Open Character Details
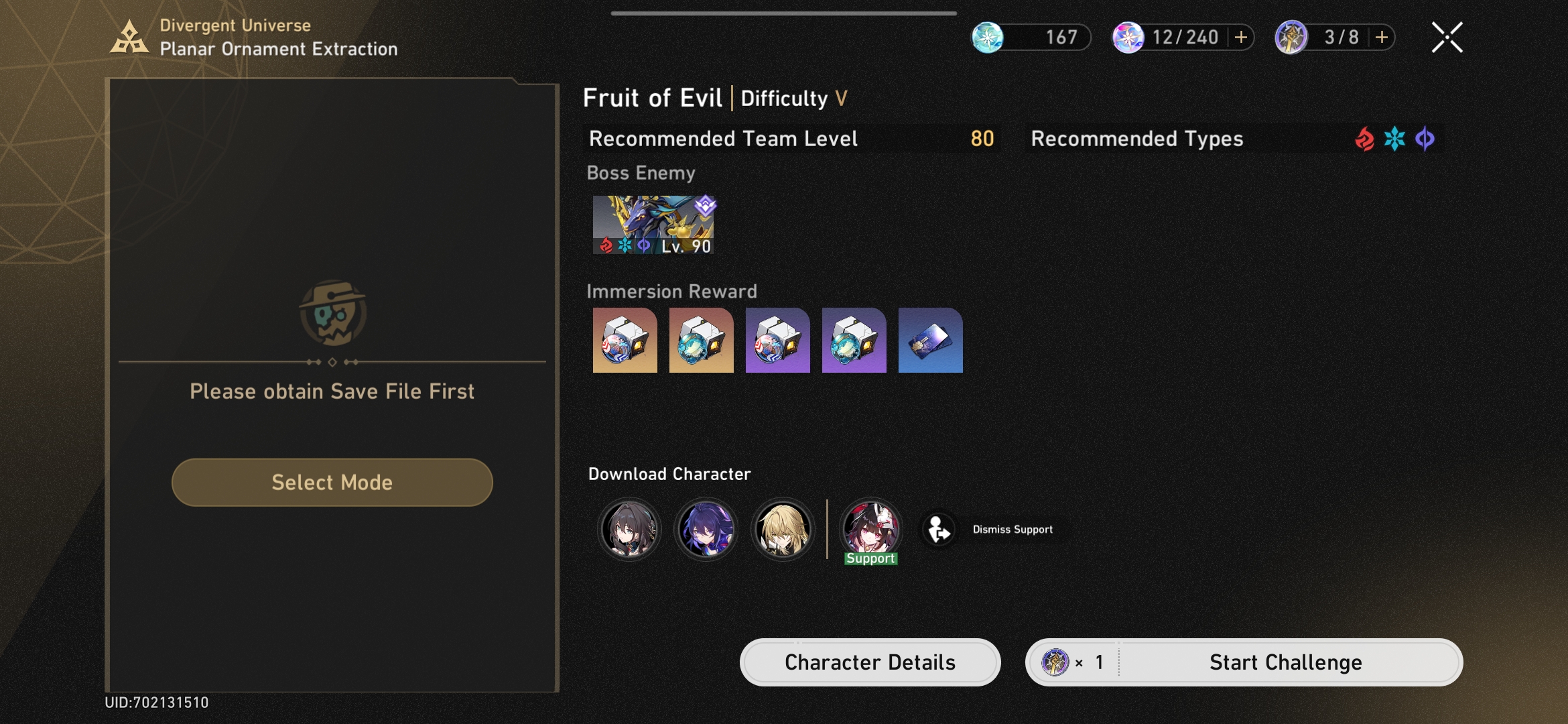This screenshot has height=724, width=1568. pos(869,662)
